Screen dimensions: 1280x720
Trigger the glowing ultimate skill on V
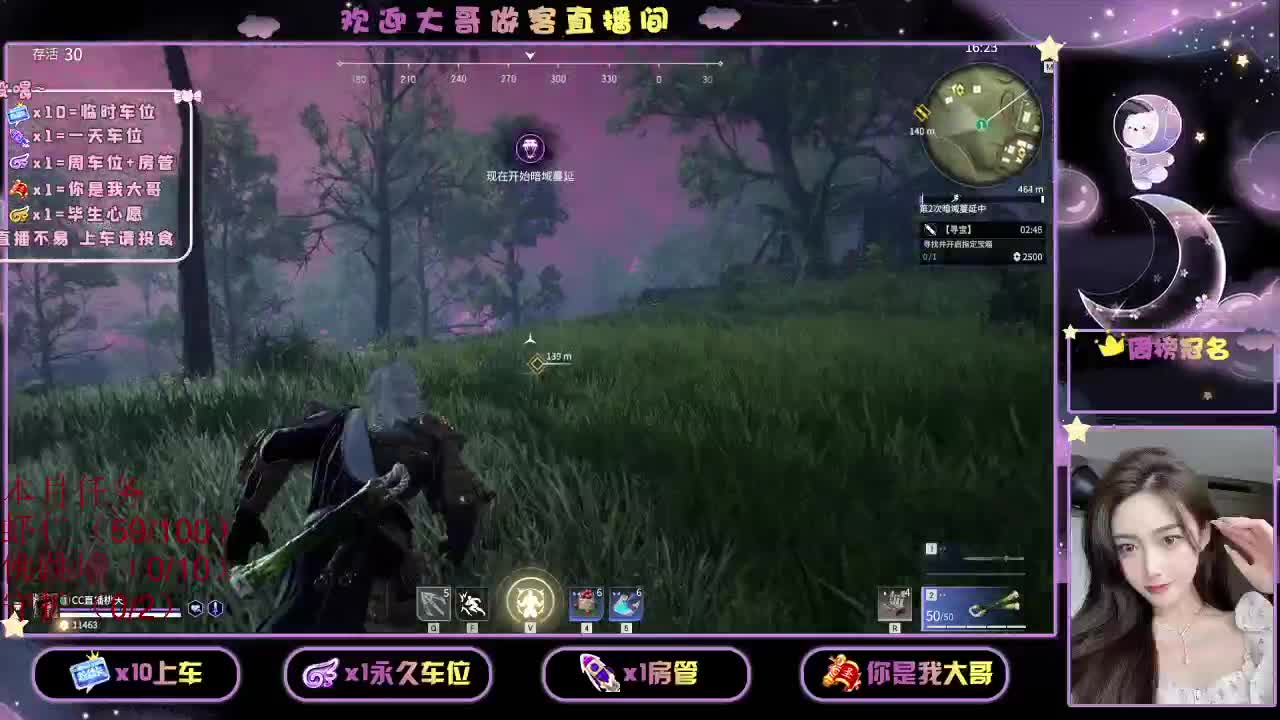(x=530, y=600)
